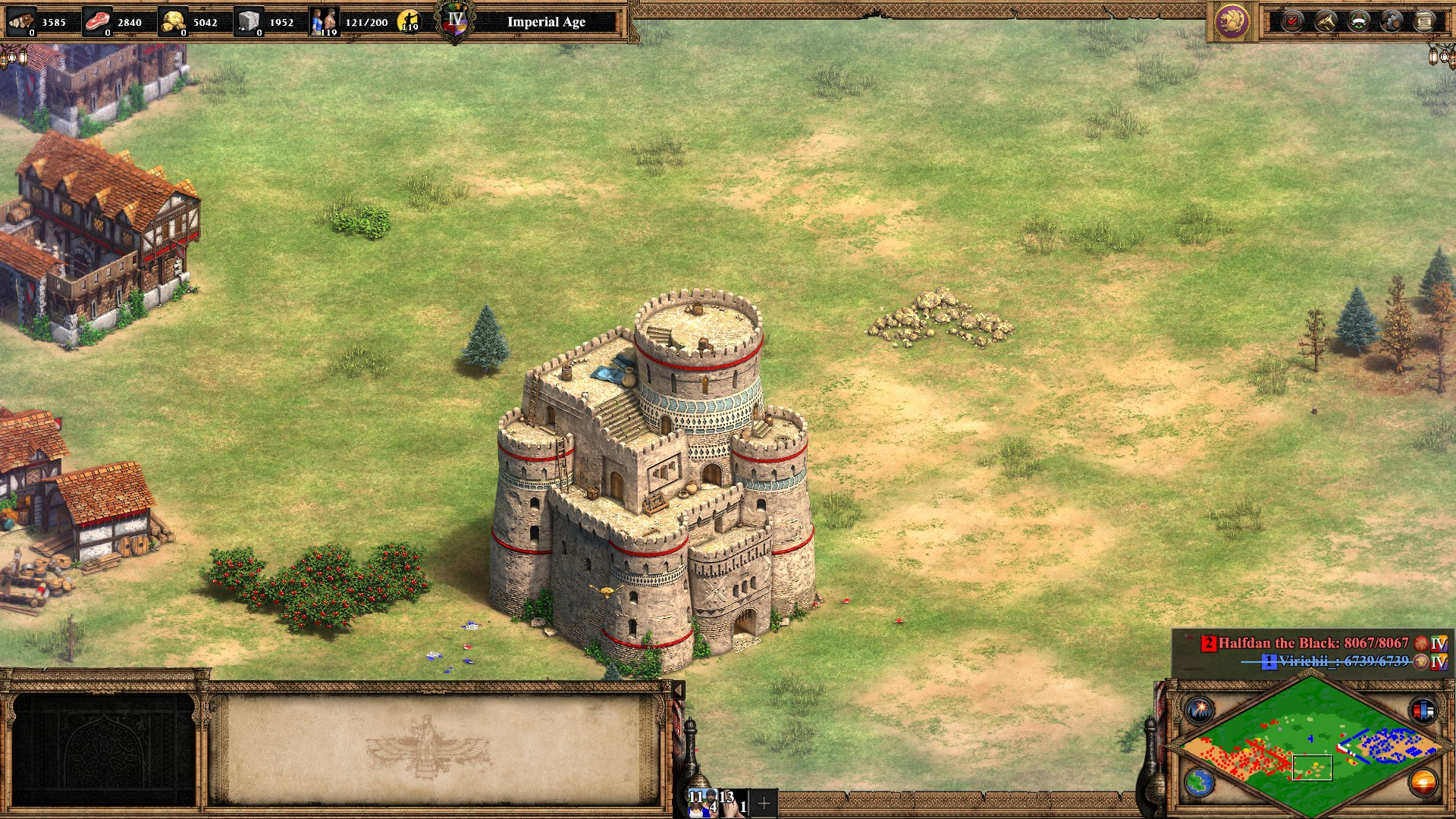The width and height of the screenshot is (1456, 819).
Task: Select control group 13 with the hands icon
Action: (733, 802)
